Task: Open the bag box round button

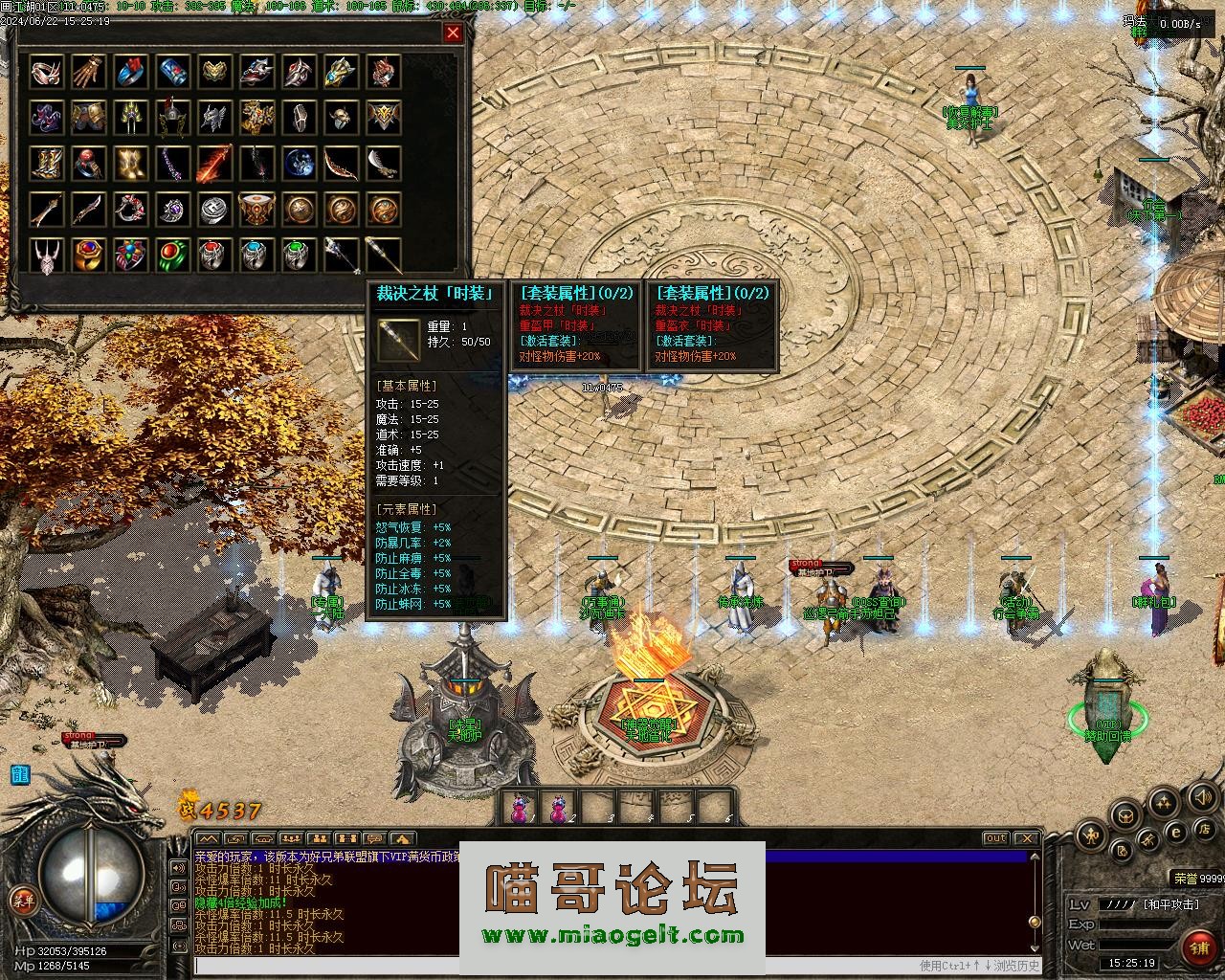Action: [1126, 816]
